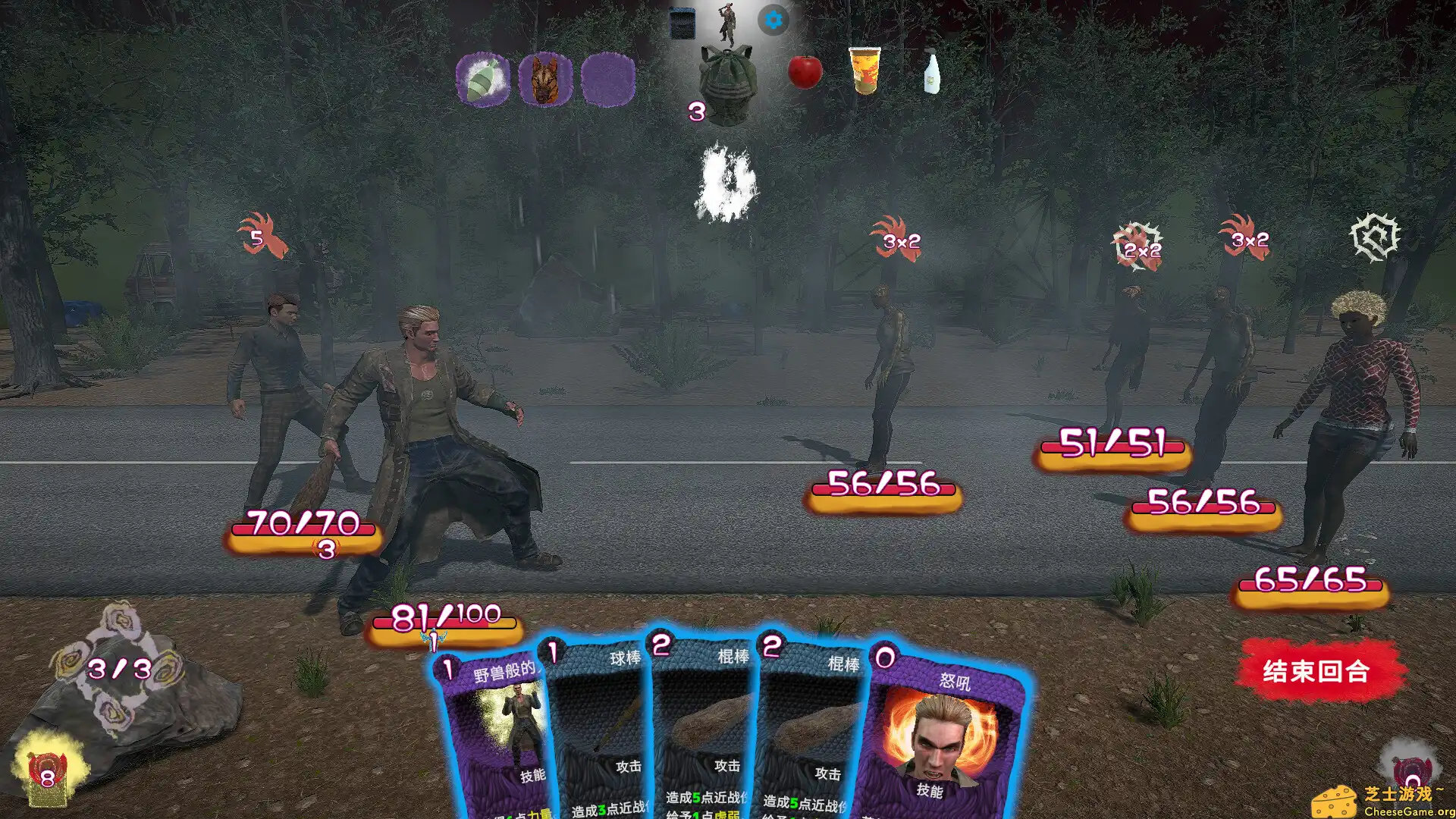This screenshot has width=1456, height=819.
Task: Open the blue gear settings
Action: tap(773, 20)
